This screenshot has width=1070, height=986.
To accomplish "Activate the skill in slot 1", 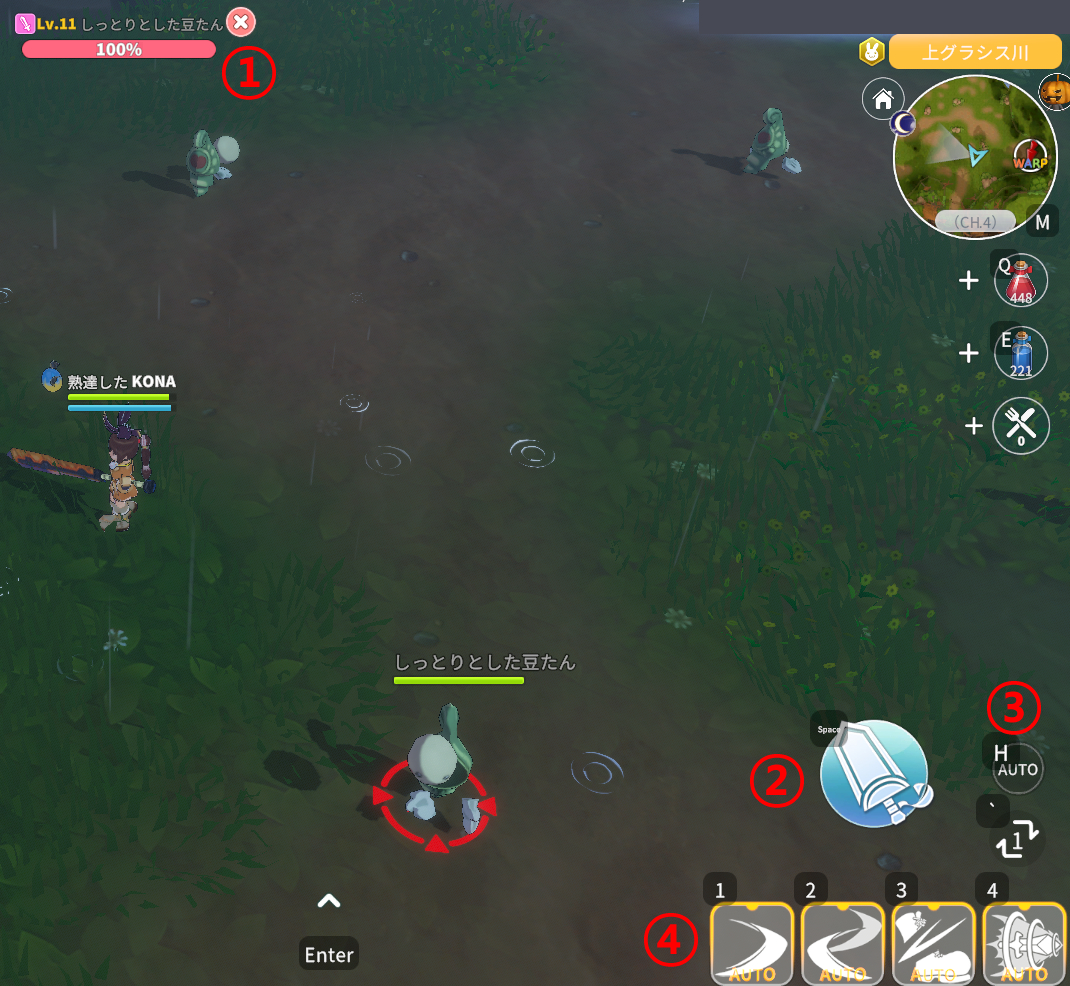I will (751, 944).
